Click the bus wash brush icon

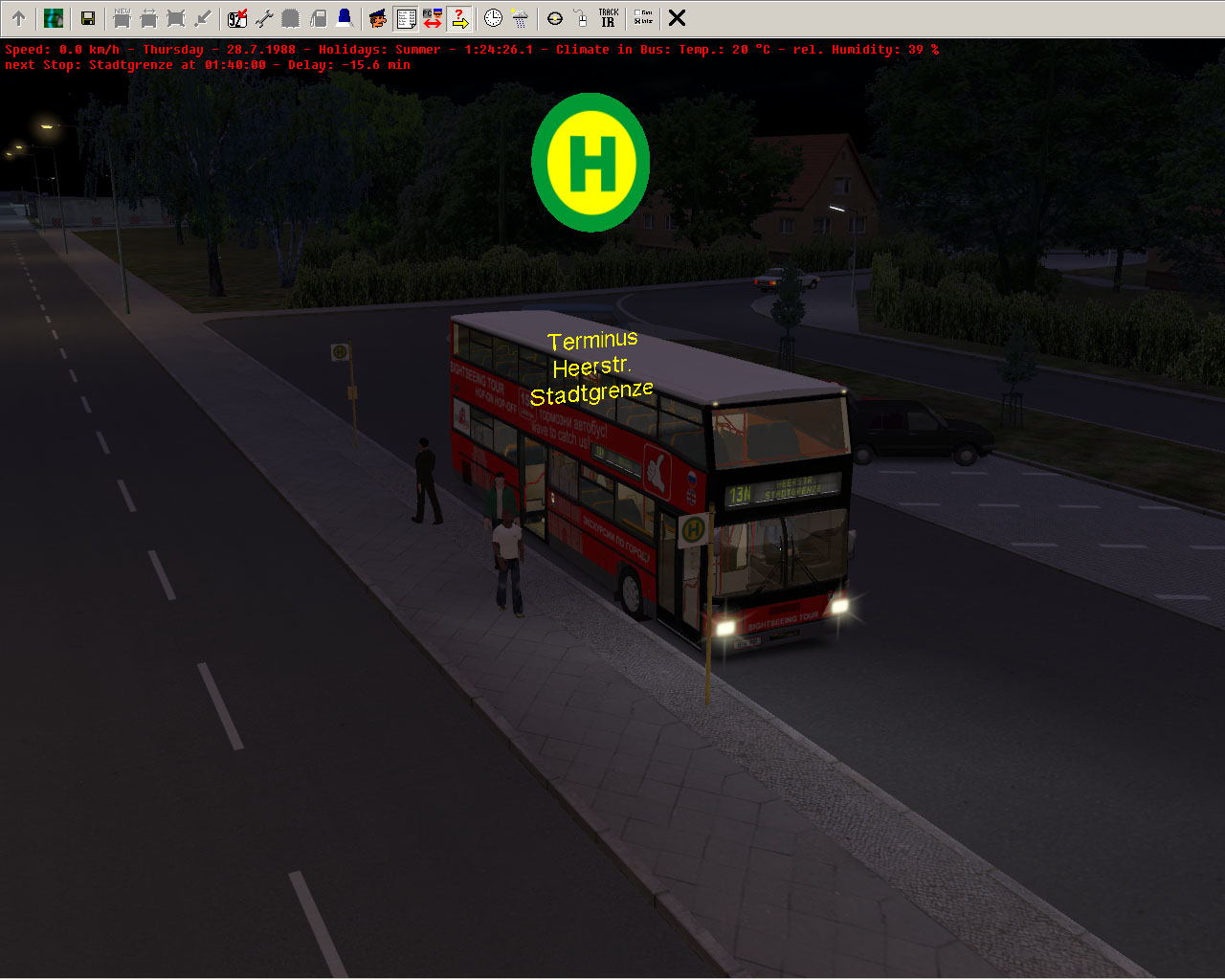tap(291, 18)
